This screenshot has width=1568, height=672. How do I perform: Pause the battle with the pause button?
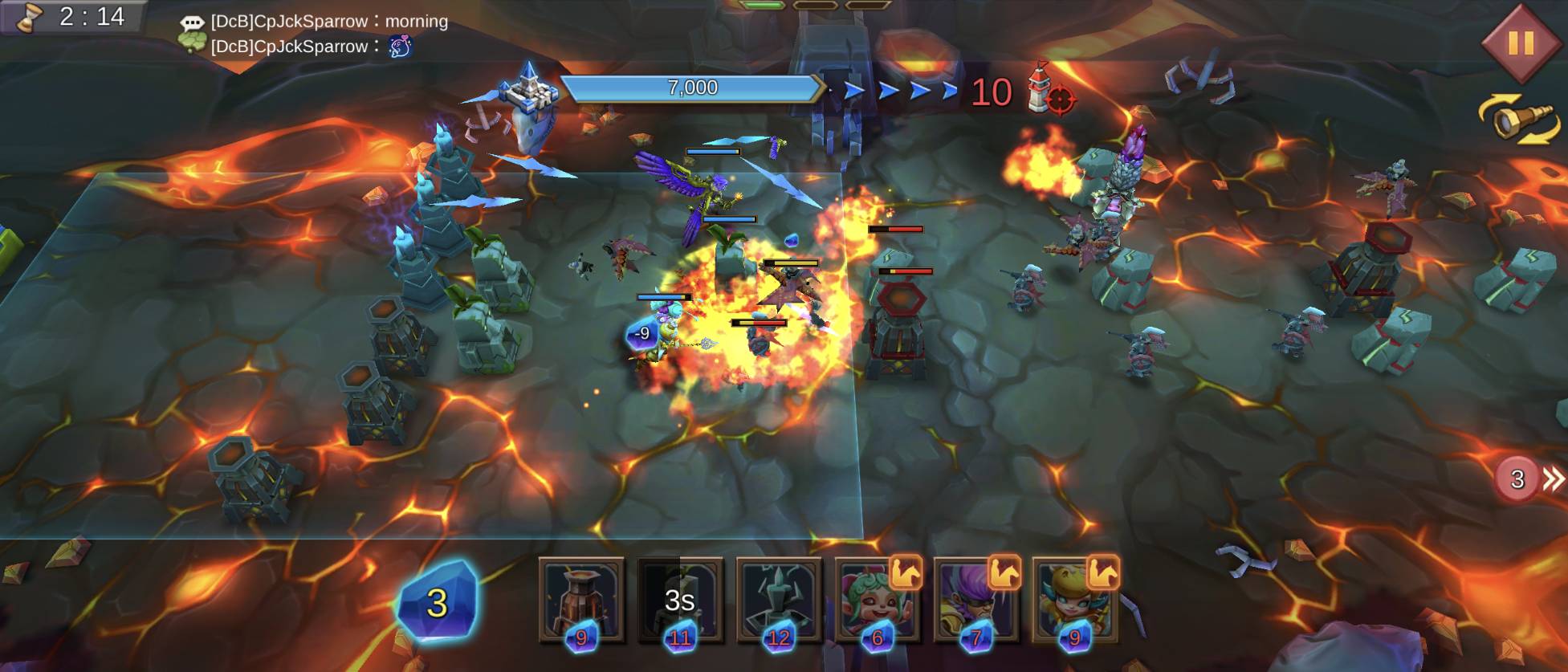pos(1520,43)
